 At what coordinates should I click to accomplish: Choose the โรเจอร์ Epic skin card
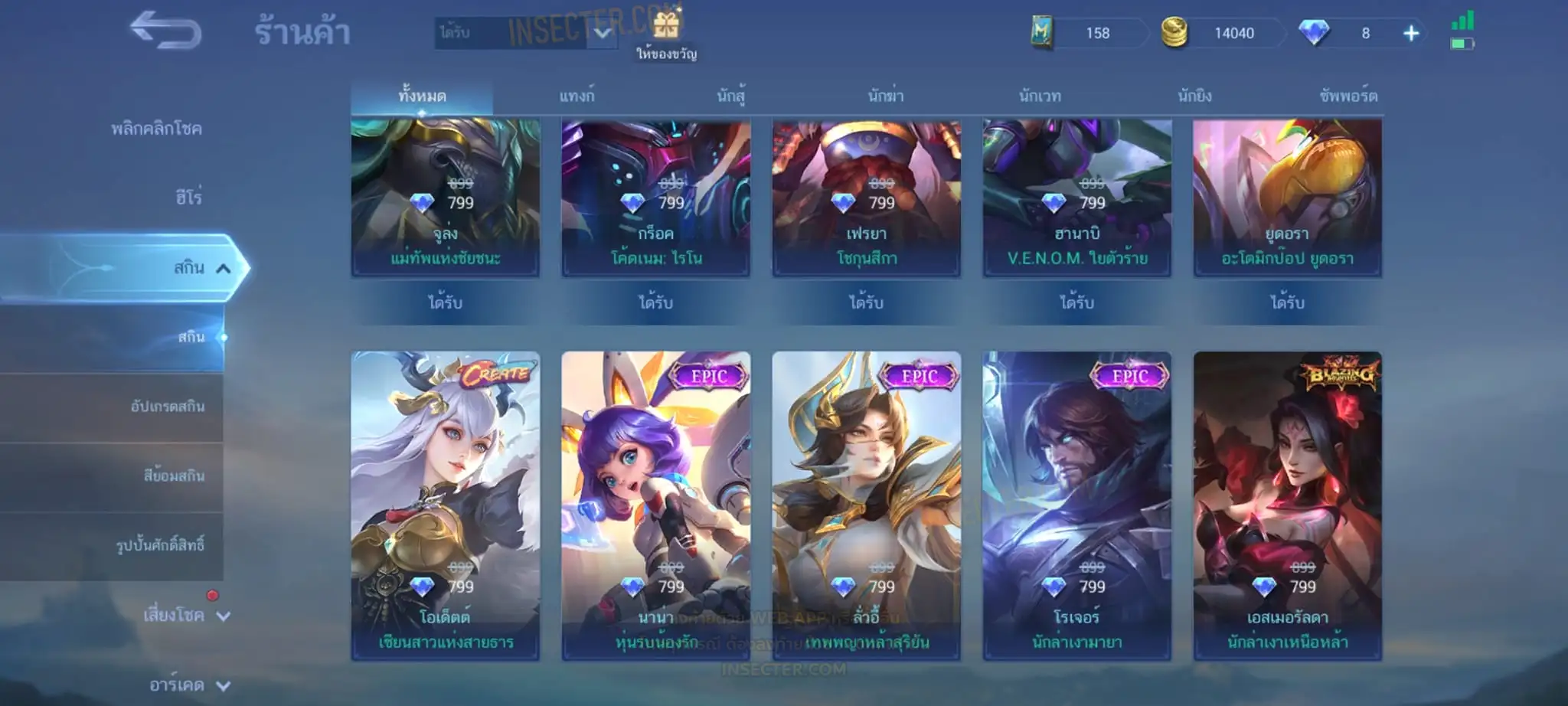(x=1076, y=505)
